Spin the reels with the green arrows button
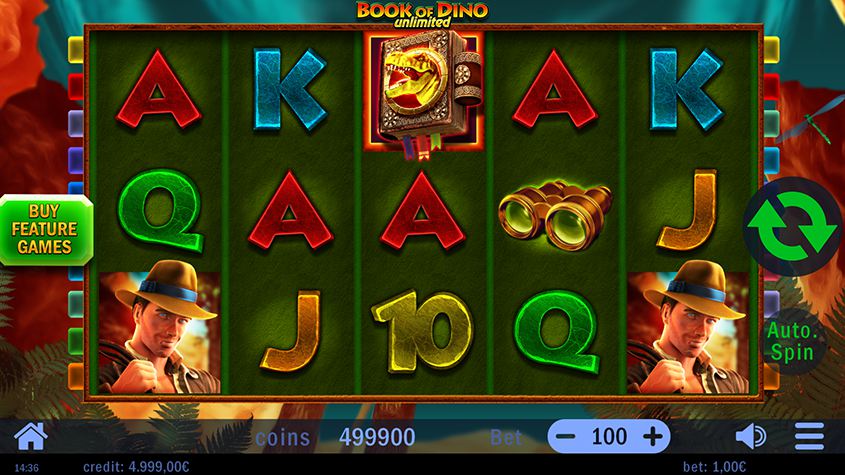 (x=793, y=227)
